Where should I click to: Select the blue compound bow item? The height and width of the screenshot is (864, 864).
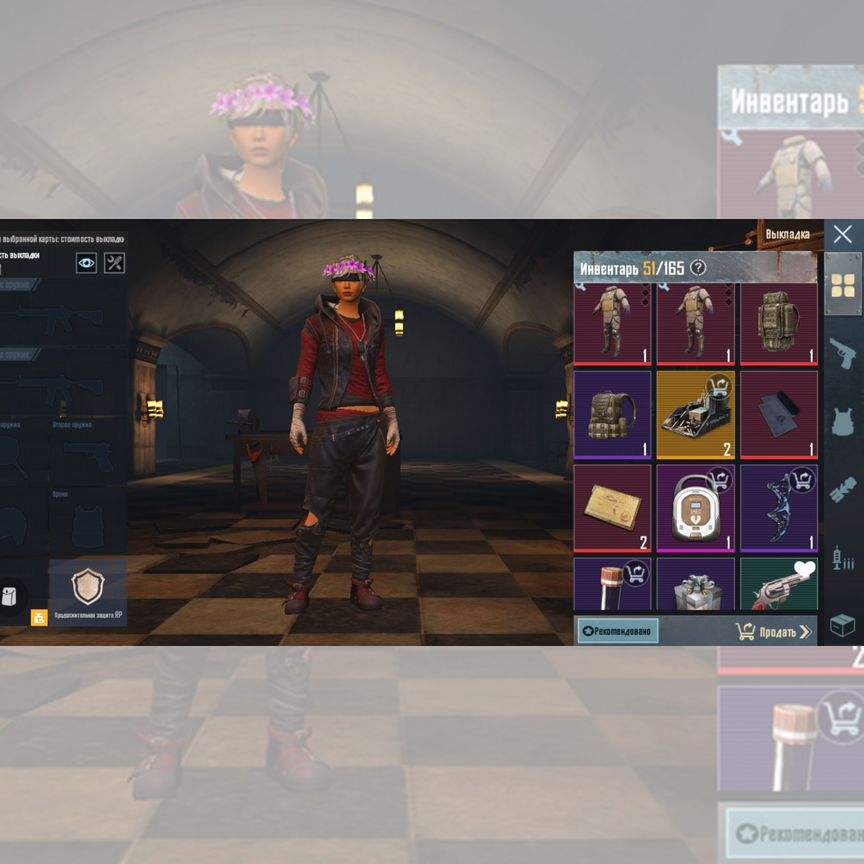point(779,508)
